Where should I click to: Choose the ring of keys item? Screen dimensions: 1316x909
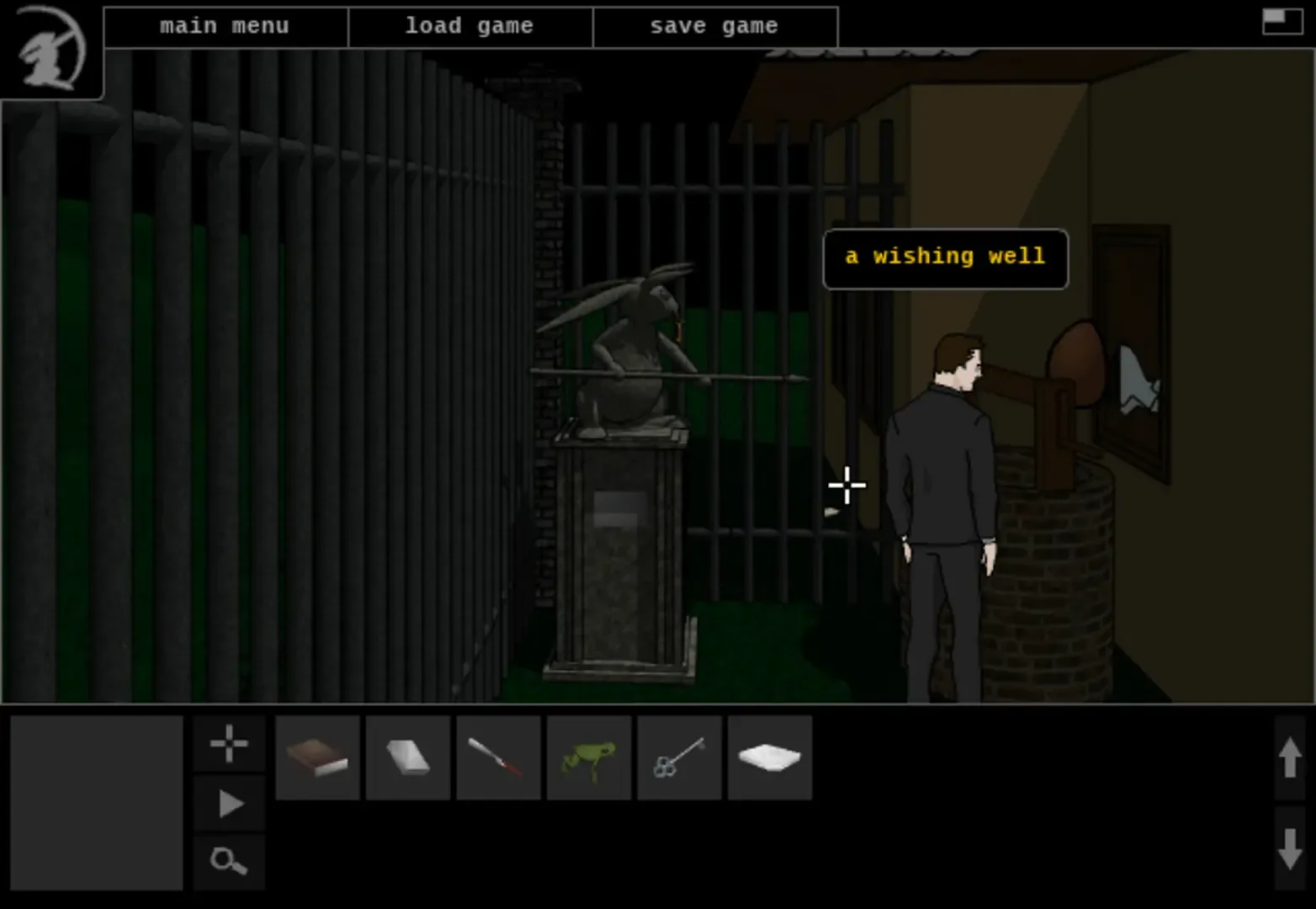pos(679,757)
